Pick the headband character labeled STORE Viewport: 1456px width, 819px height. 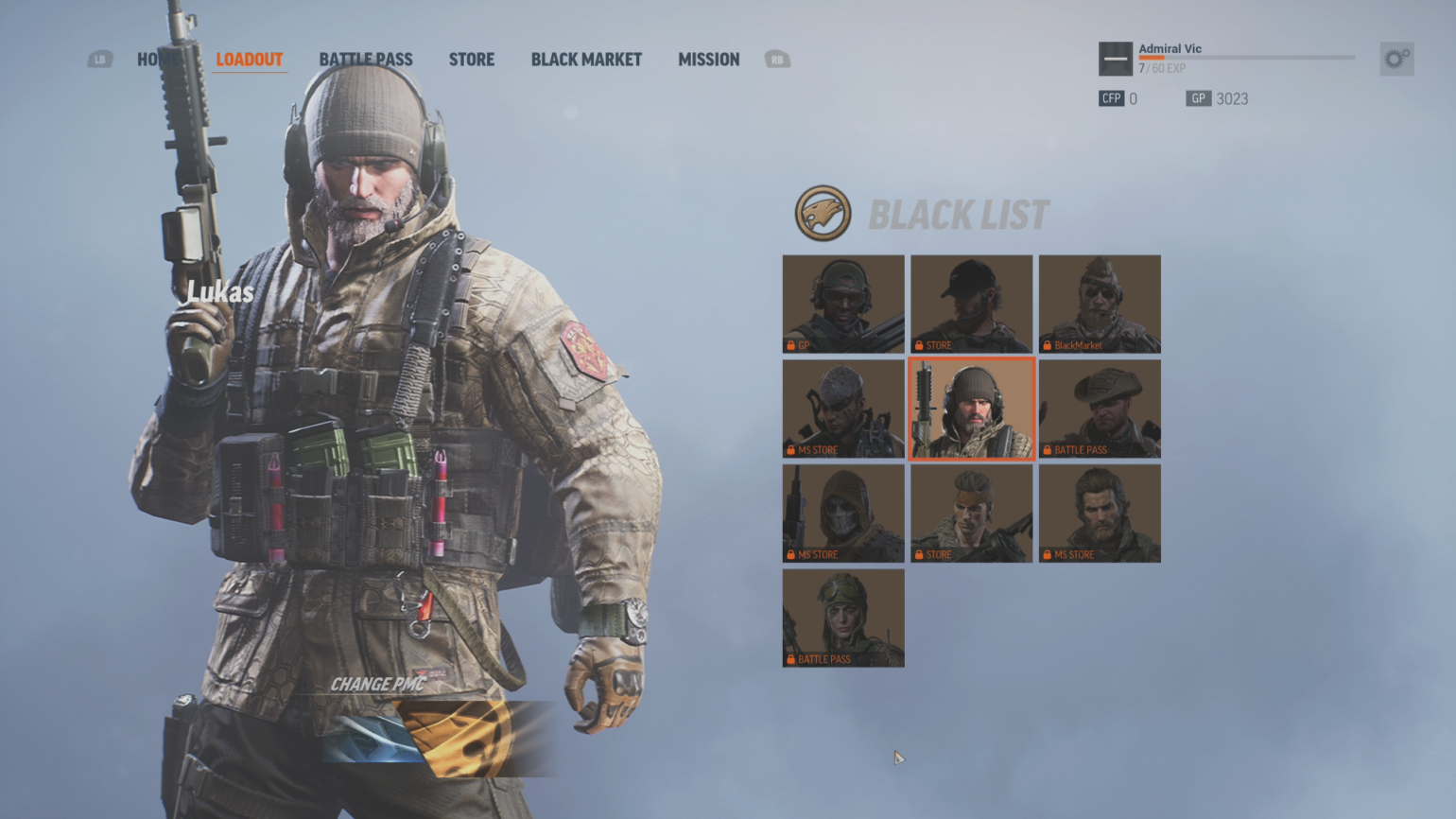971,514
